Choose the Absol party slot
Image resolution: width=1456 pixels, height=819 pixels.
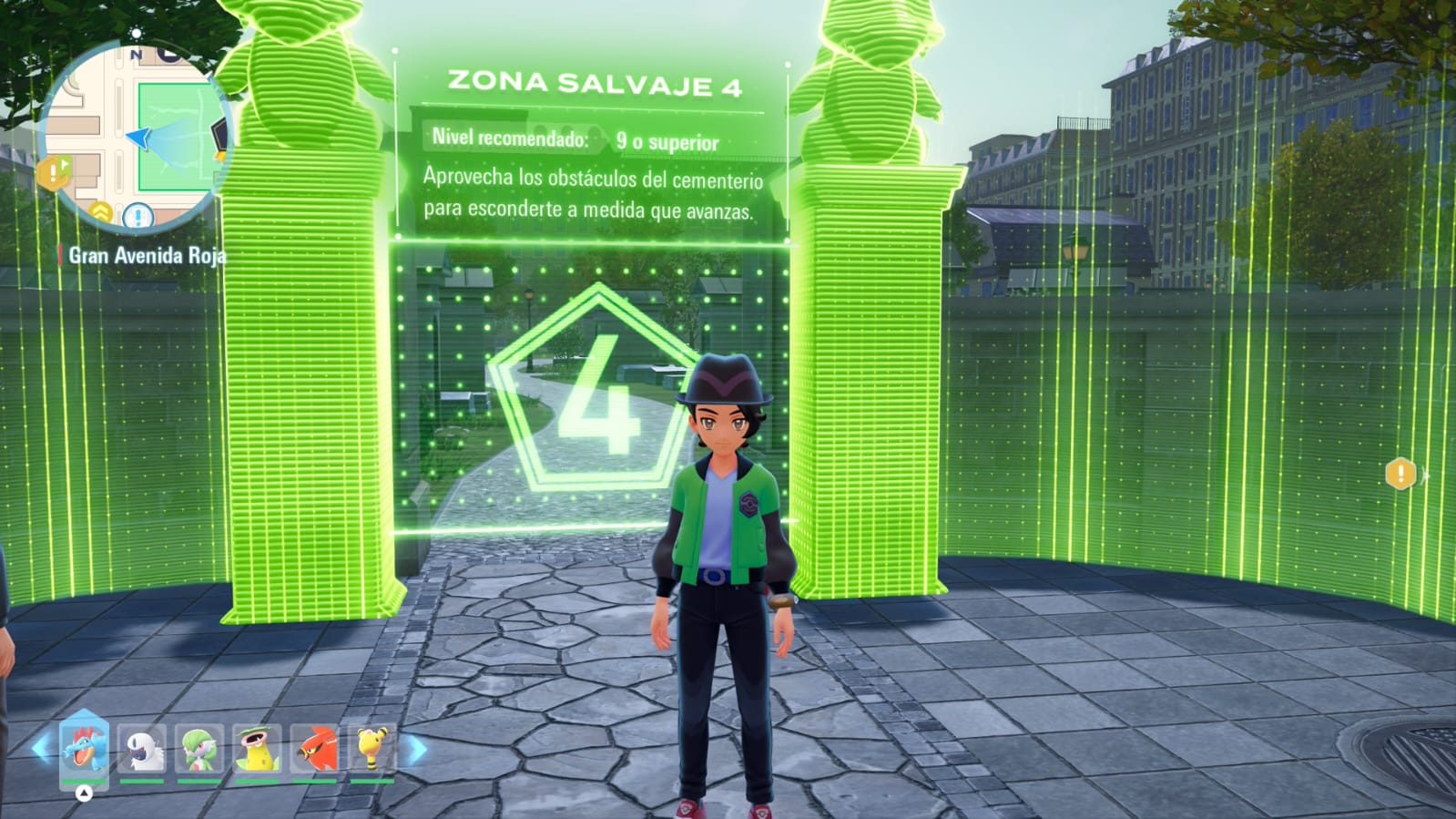(142, 750)
